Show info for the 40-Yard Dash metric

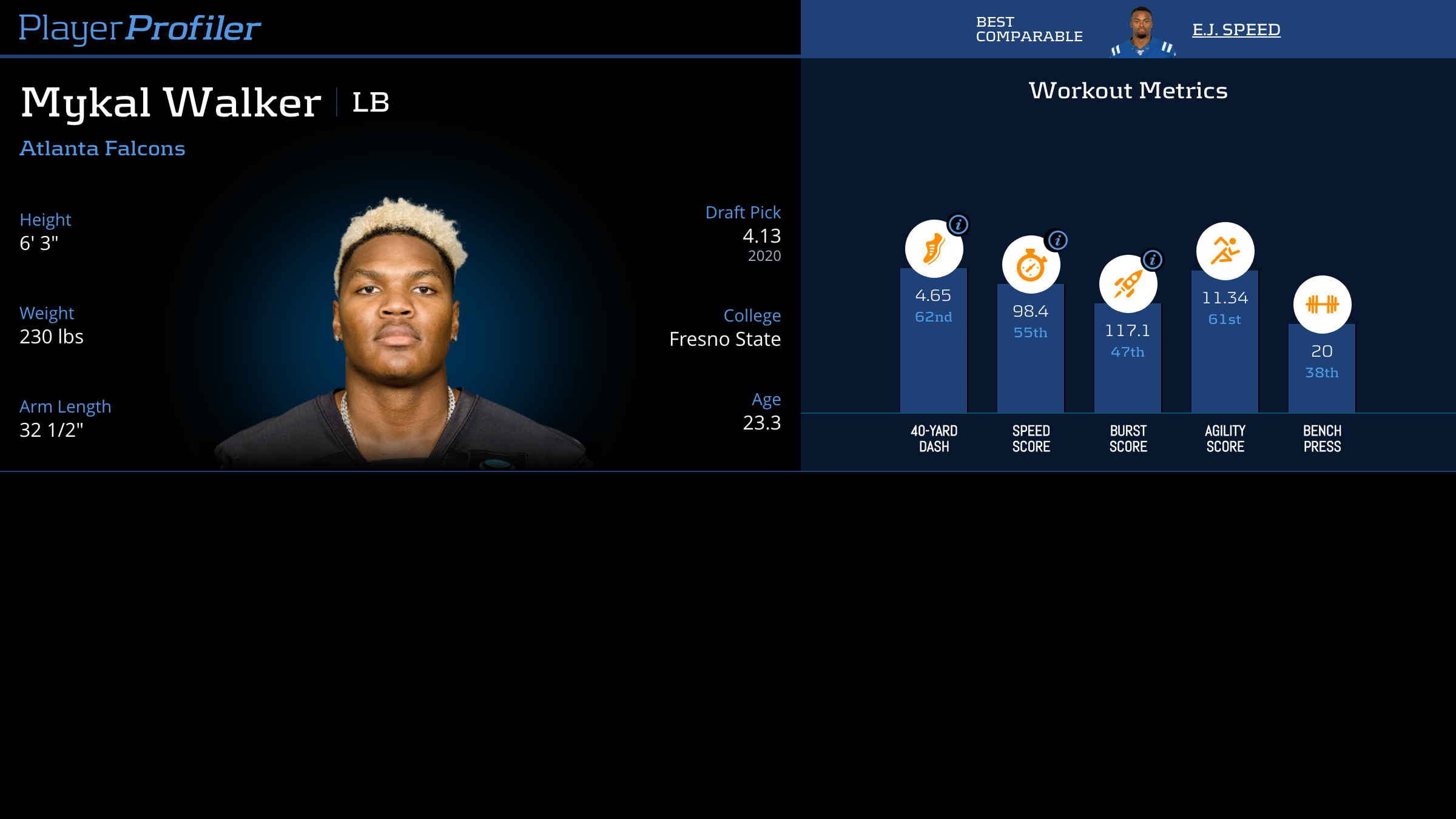(959, 224)
